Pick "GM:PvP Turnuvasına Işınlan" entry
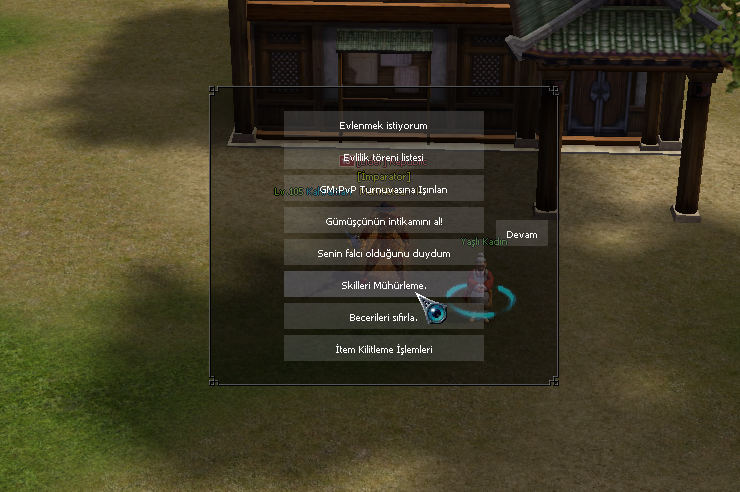Viewport: 740px width, 492px height. tap(384, 189)
